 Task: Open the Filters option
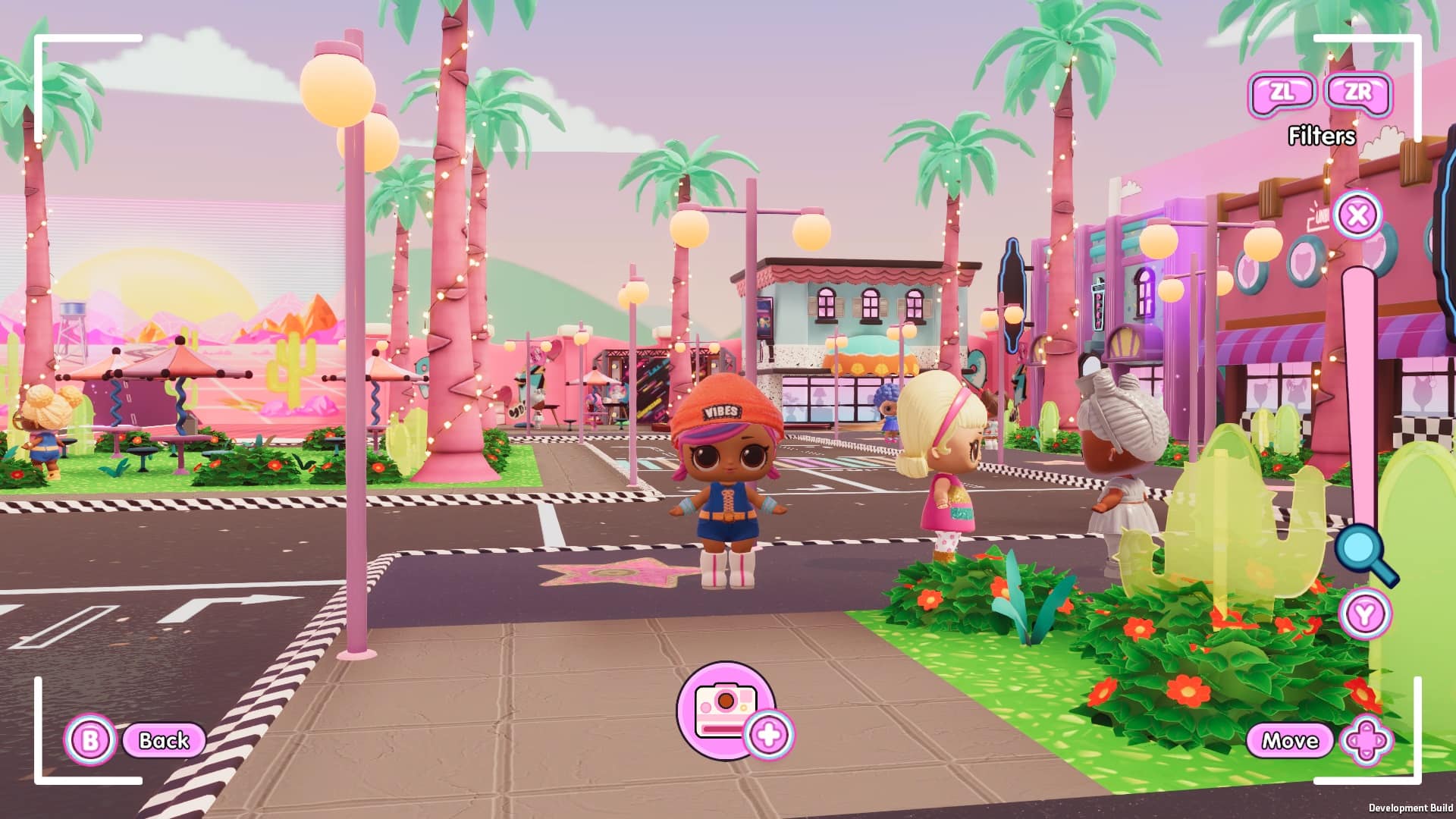click(1321, 136)
